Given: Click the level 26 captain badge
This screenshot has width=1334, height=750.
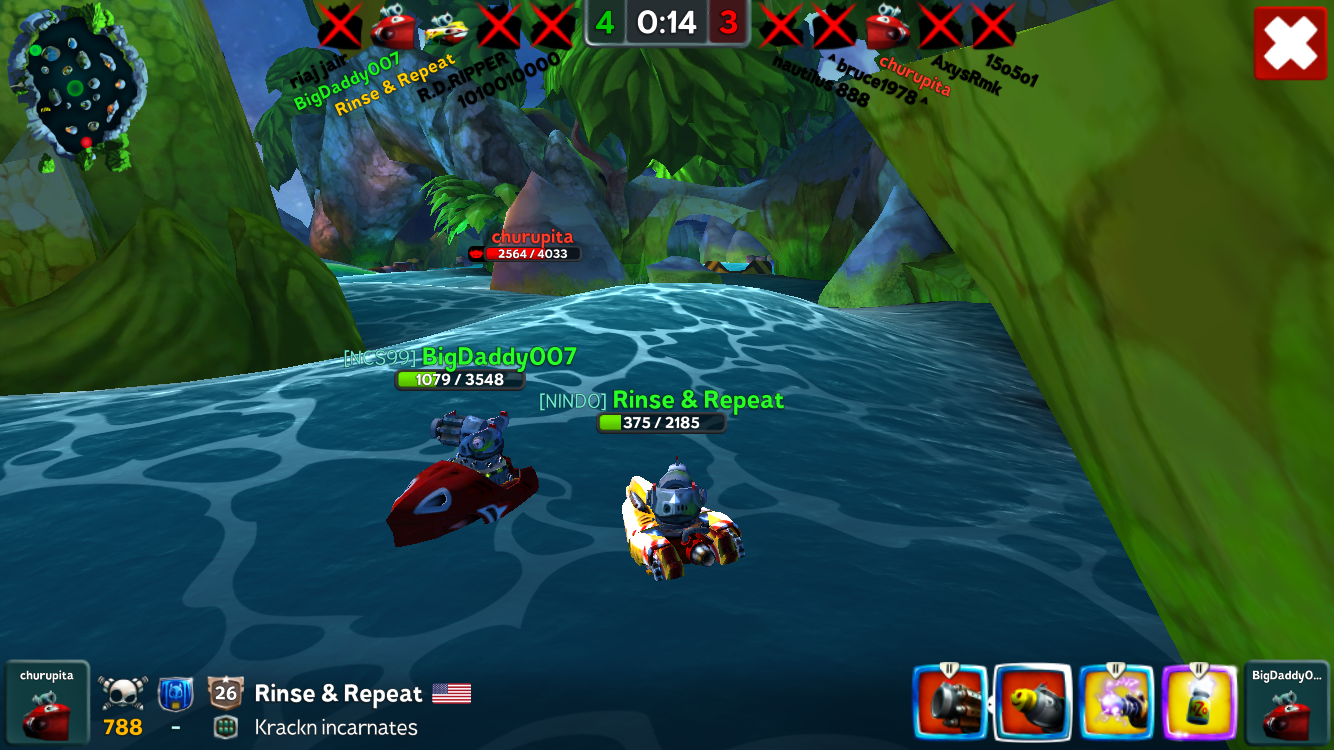Looking at the screenshot, I should 226,692.
